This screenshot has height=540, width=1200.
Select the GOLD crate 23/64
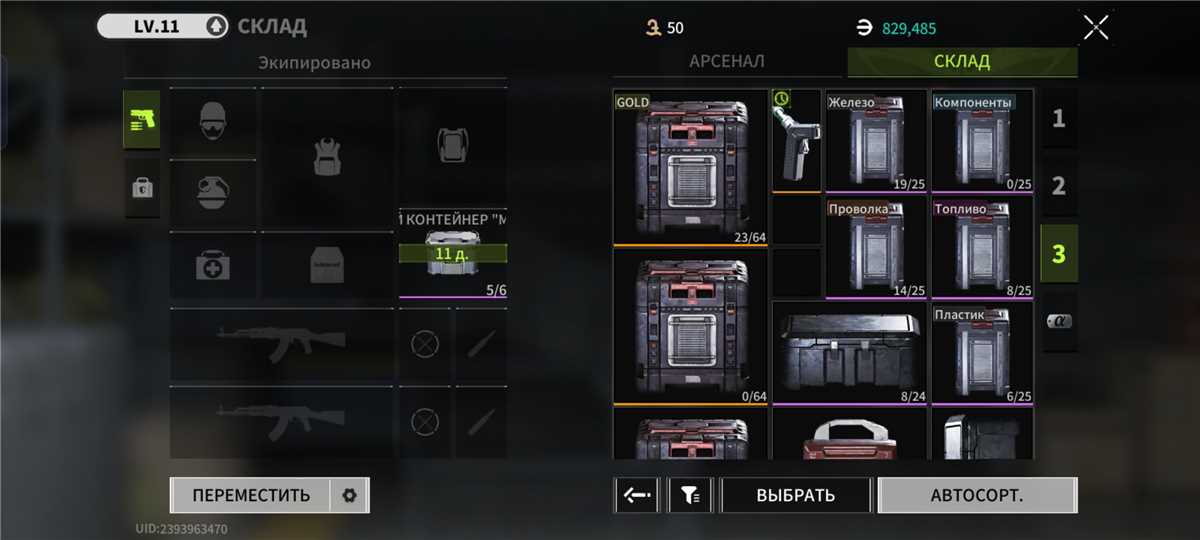click(x=690, y=167)
